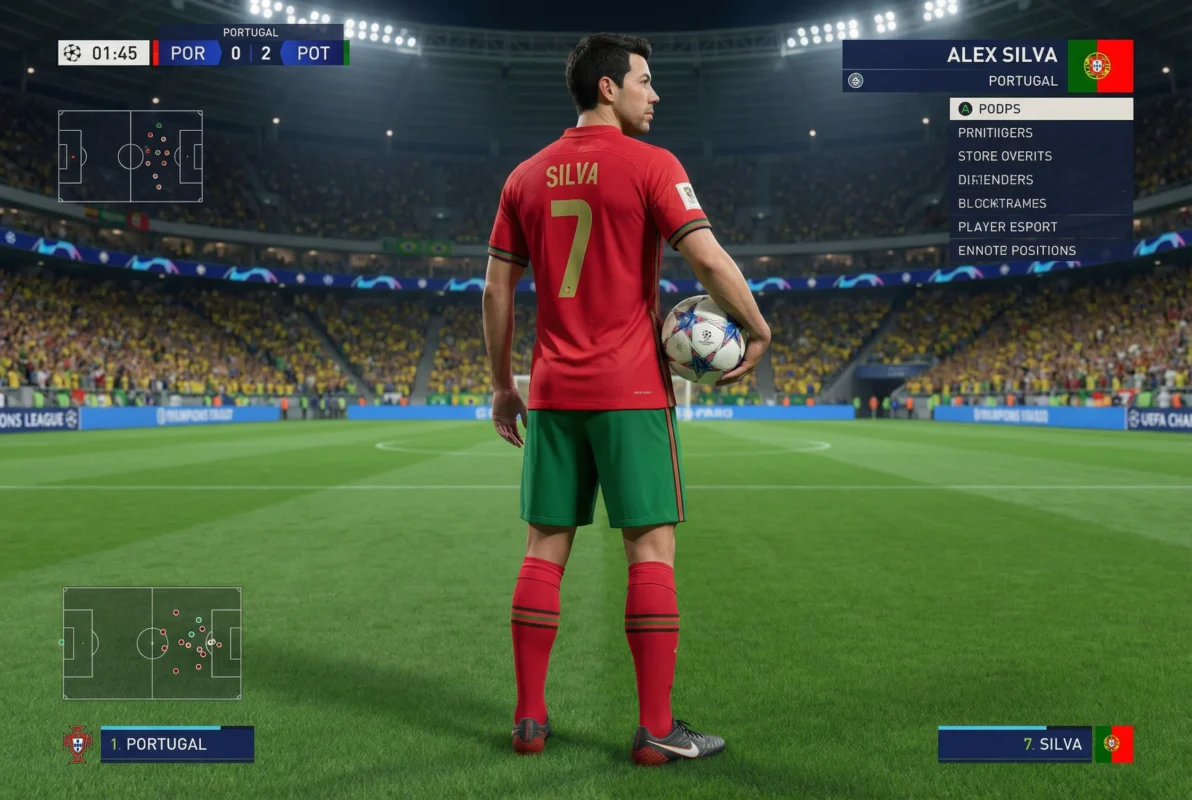Click the Portugal crest beside the team banner
Screen dimensions: 1192x800
[78, 745]
